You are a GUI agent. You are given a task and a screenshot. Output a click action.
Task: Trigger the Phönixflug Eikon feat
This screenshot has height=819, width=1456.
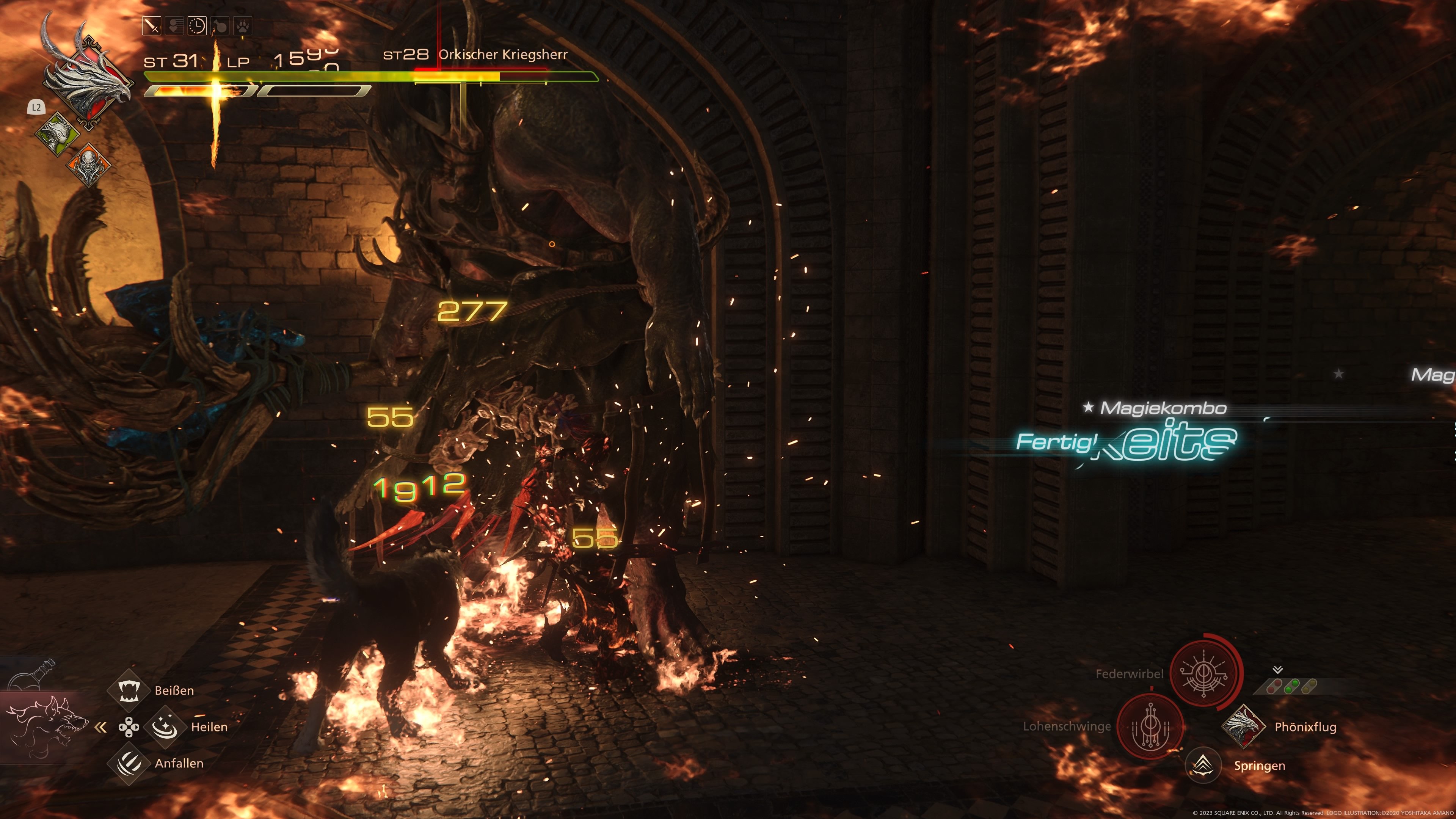(x=1243, y=726)
